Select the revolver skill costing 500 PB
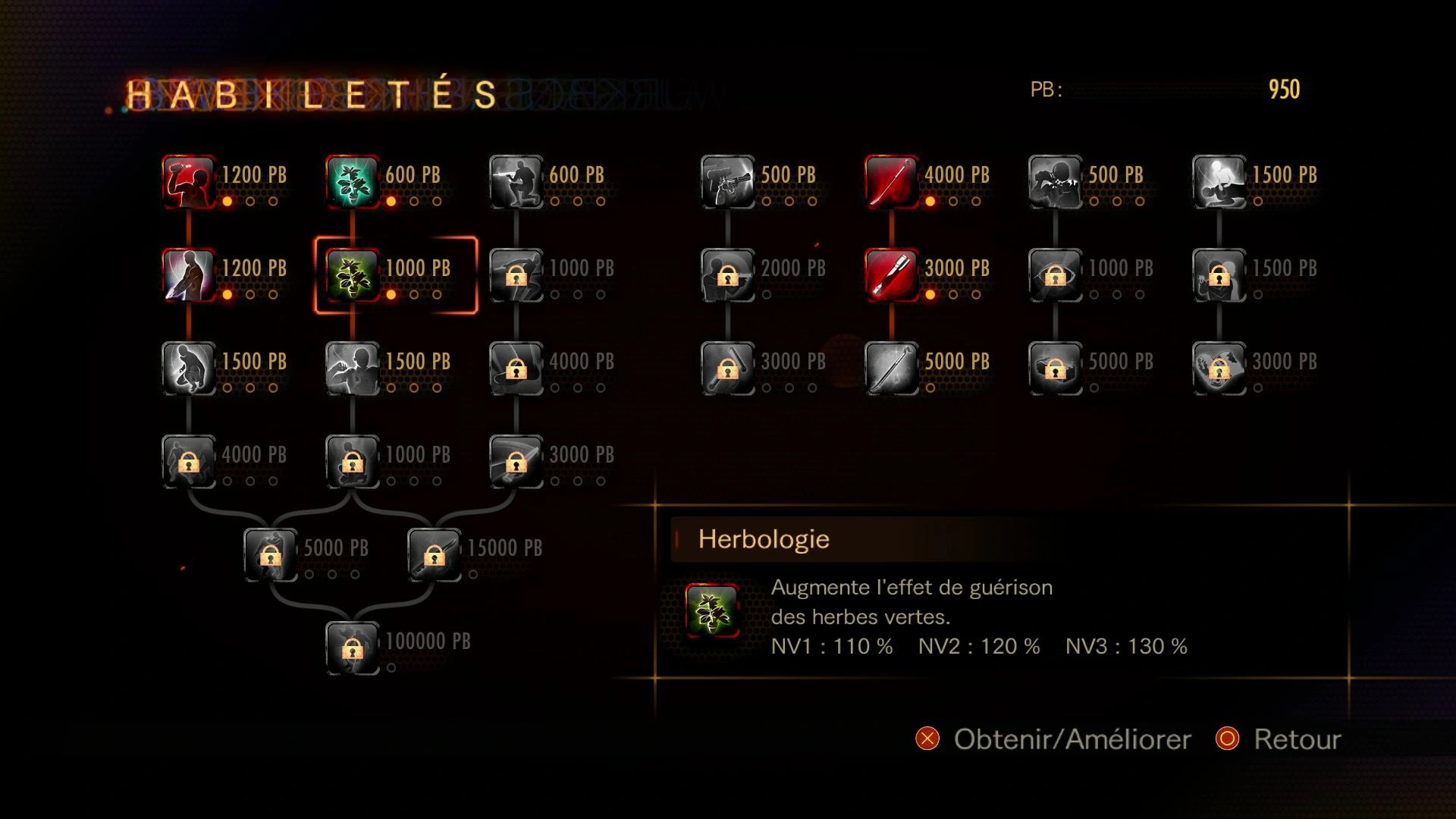 click(728, 182)
